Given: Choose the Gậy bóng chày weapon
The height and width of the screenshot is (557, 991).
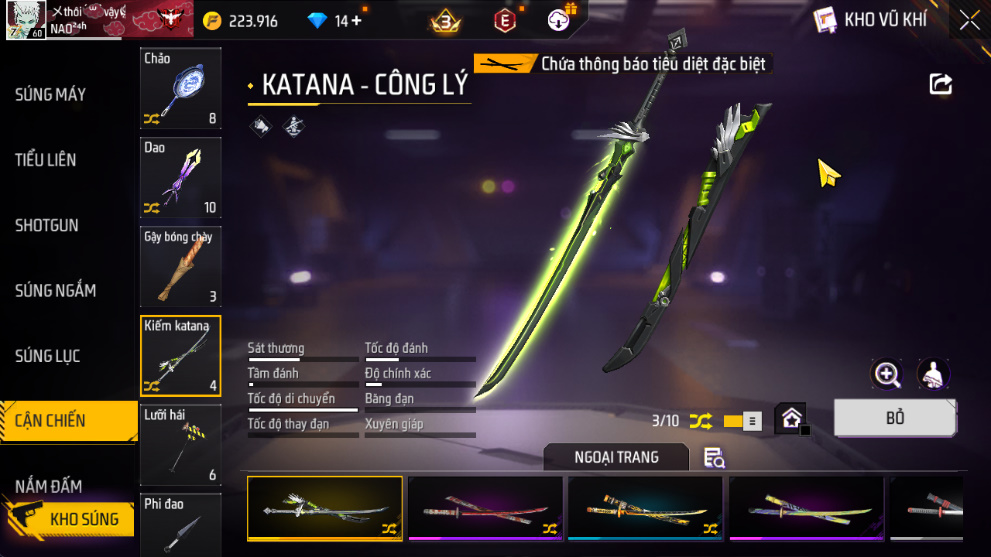Looking at the screenshot, I should pos(180,266).
